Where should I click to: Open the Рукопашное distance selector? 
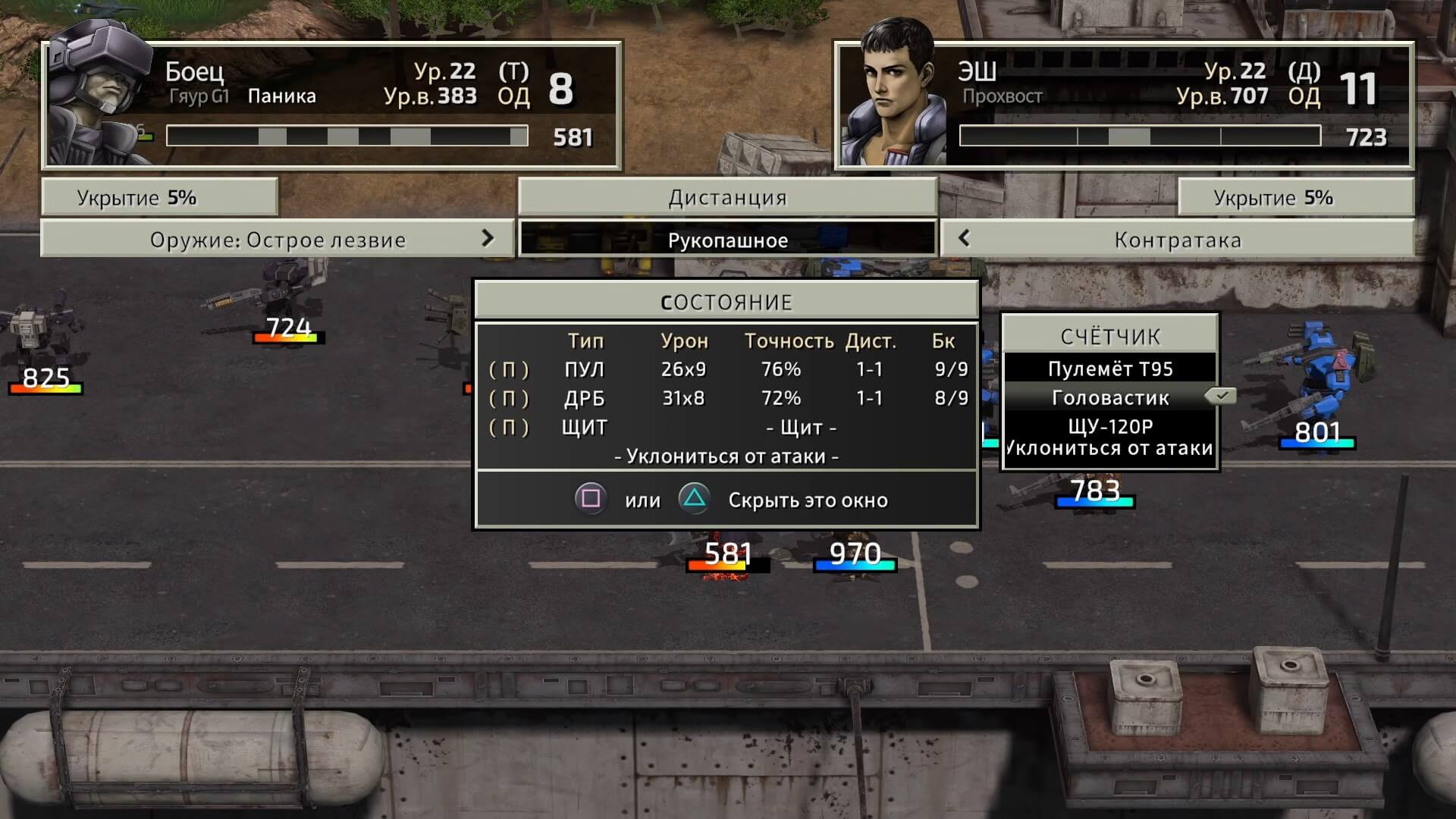pos(728,240)
